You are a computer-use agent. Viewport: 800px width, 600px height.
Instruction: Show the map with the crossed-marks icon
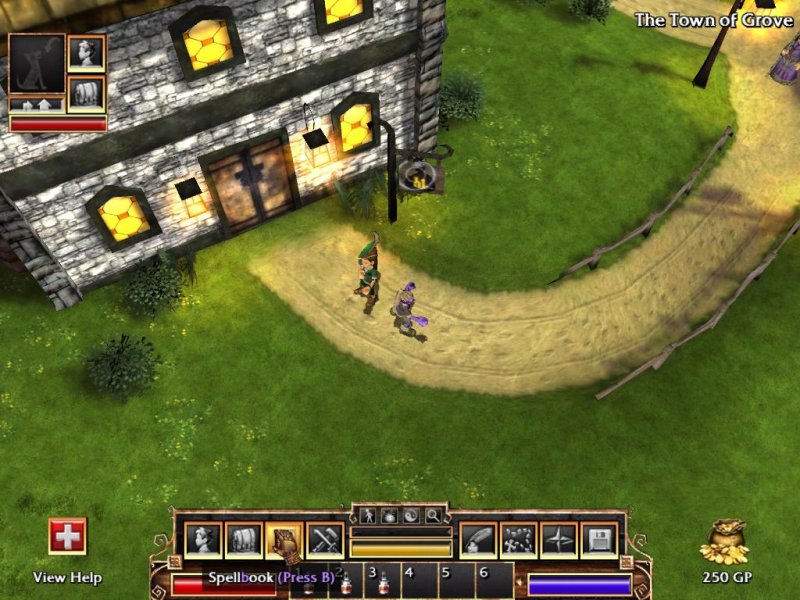518,541
